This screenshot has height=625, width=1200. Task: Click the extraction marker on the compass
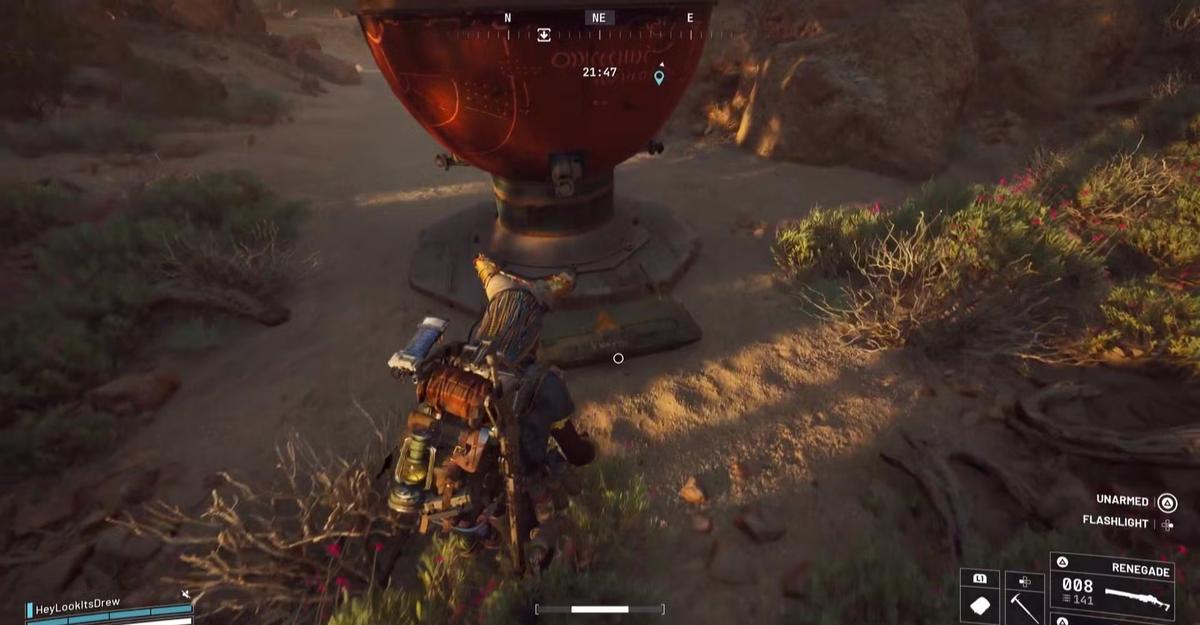click(543, 35)
